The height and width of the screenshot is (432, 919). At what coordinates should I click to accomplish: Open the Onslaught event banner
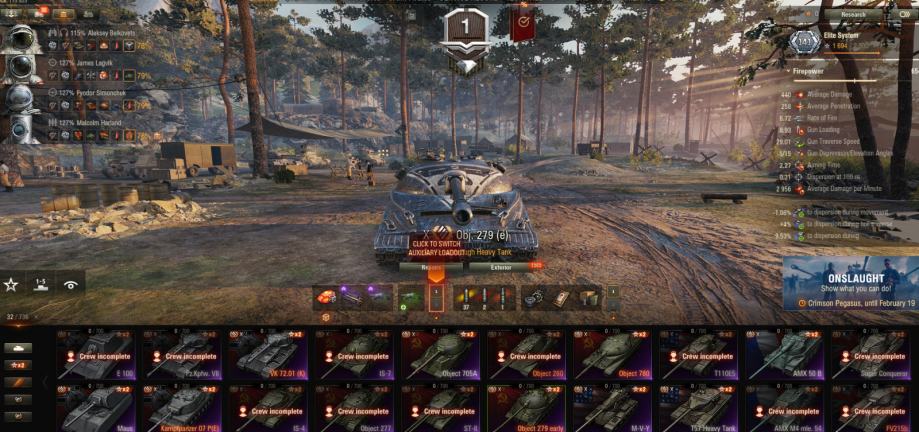pyautogui.click(x=850, y=283)
